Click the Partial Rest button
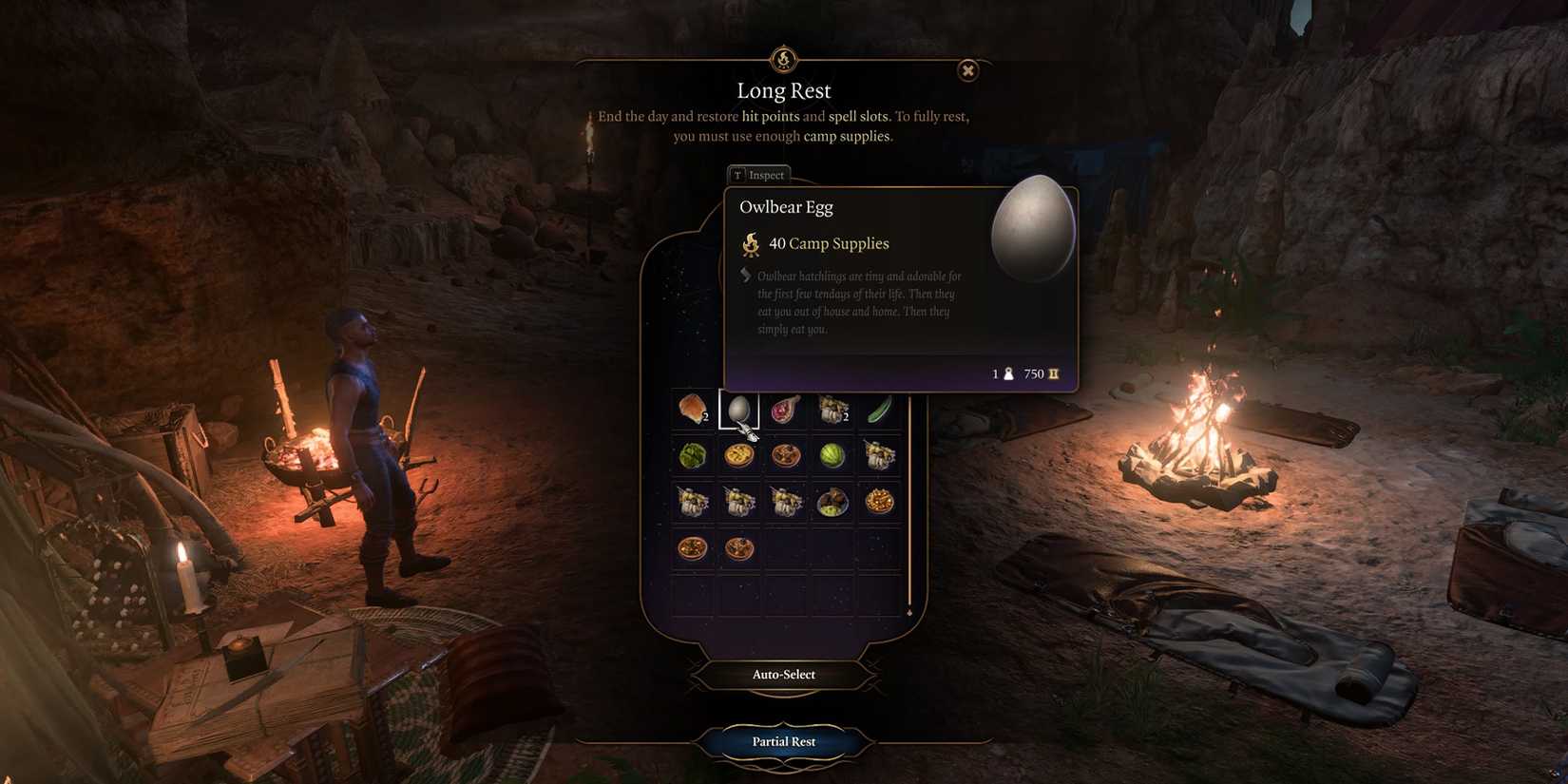This screenshot has height=784, width=1568. 783,742
